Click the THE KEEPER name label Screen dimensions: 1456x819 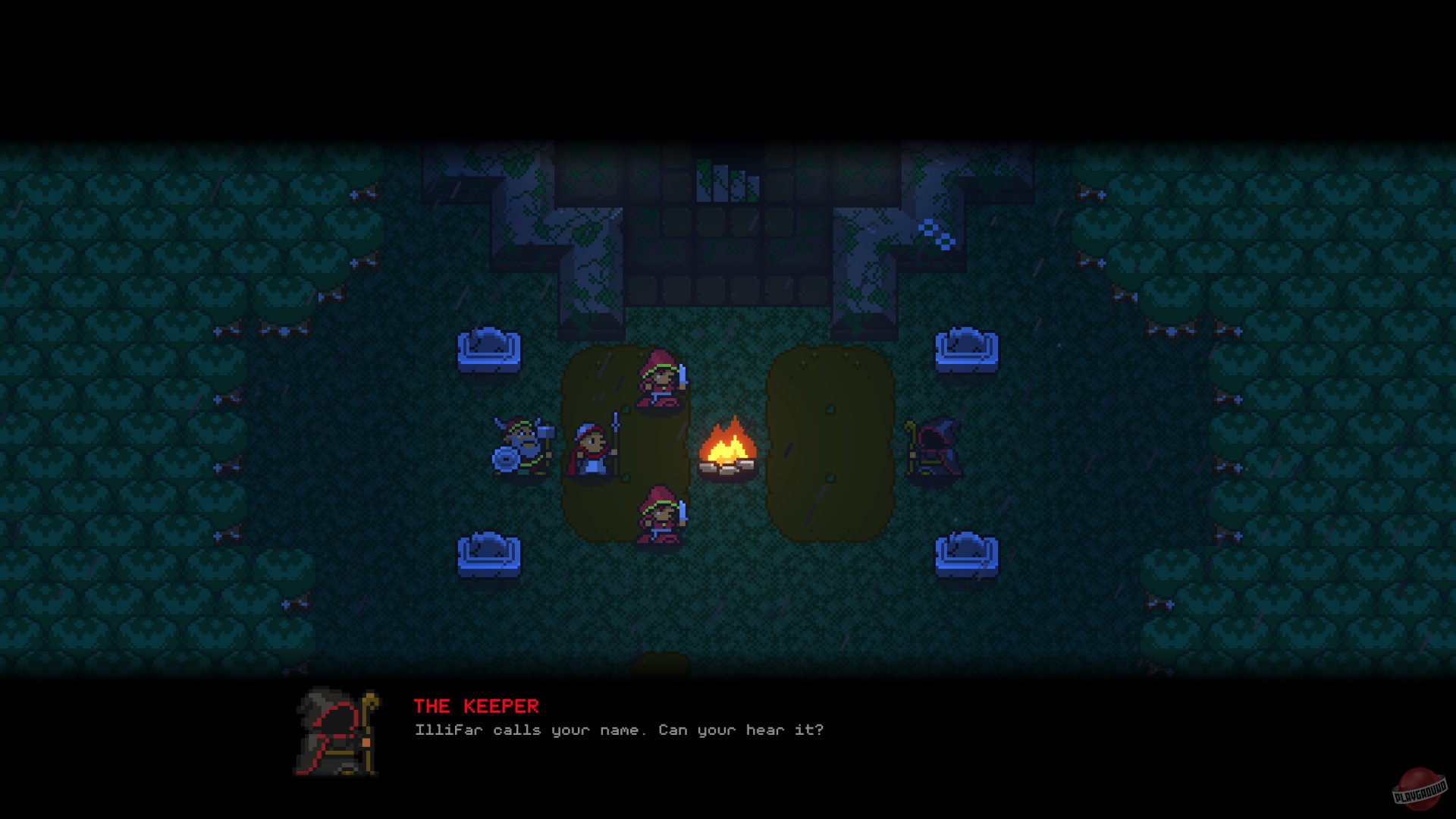click(476, 707)
